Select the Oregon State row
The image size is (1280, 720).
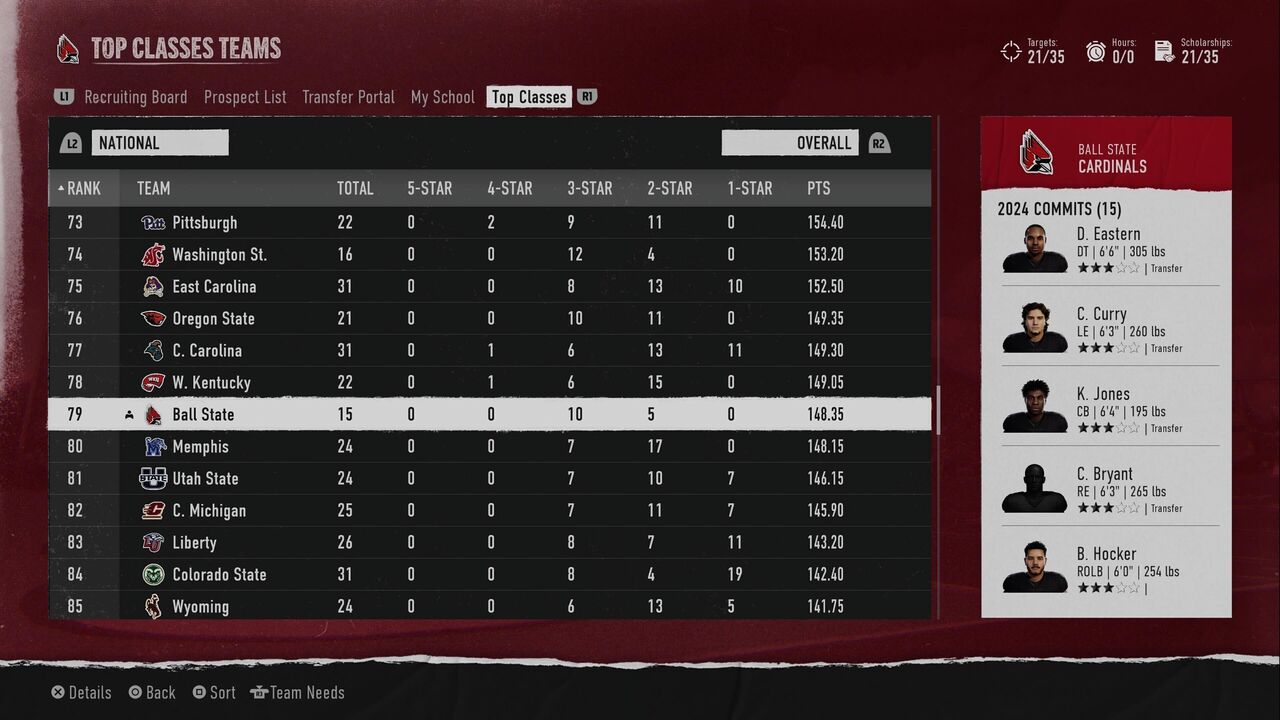coord(490,318)
